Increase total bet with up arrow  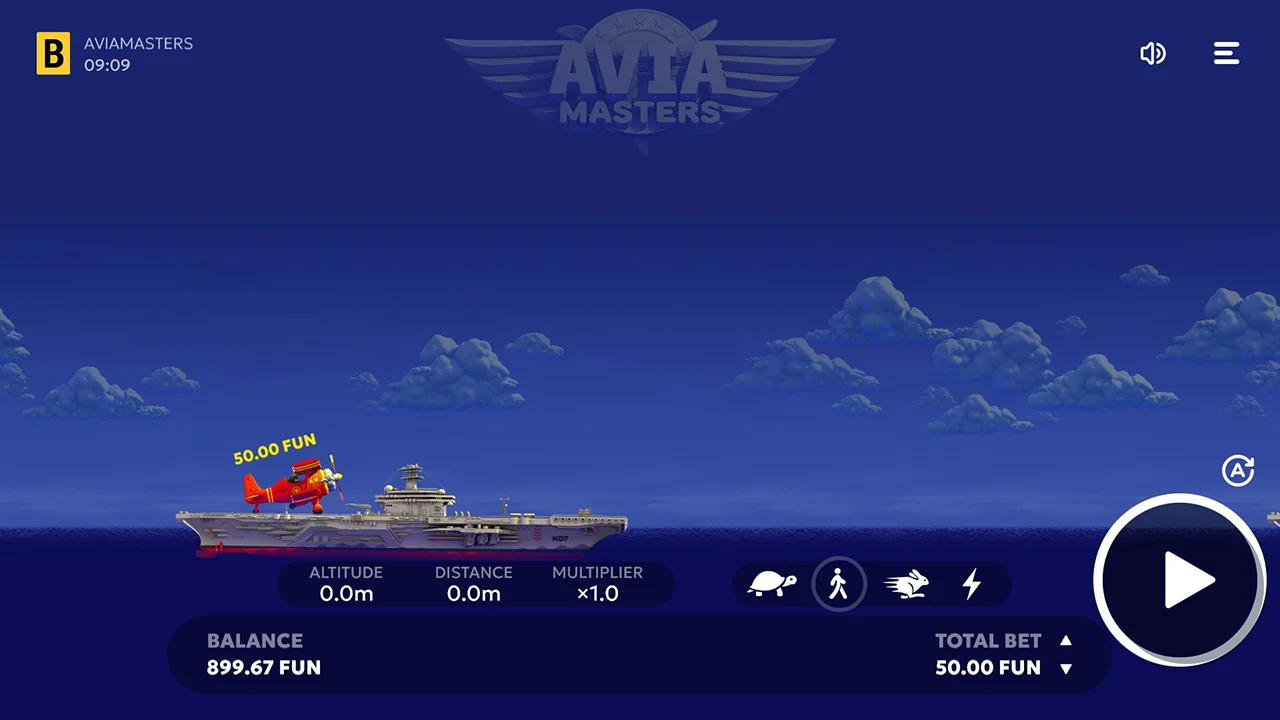(1066, 641)
